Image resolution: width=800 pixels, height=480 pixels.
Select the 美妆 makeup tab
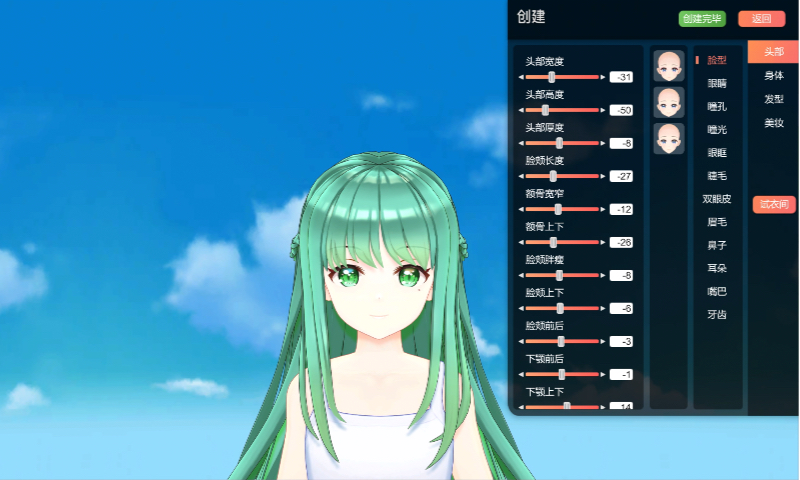[773, 122]
